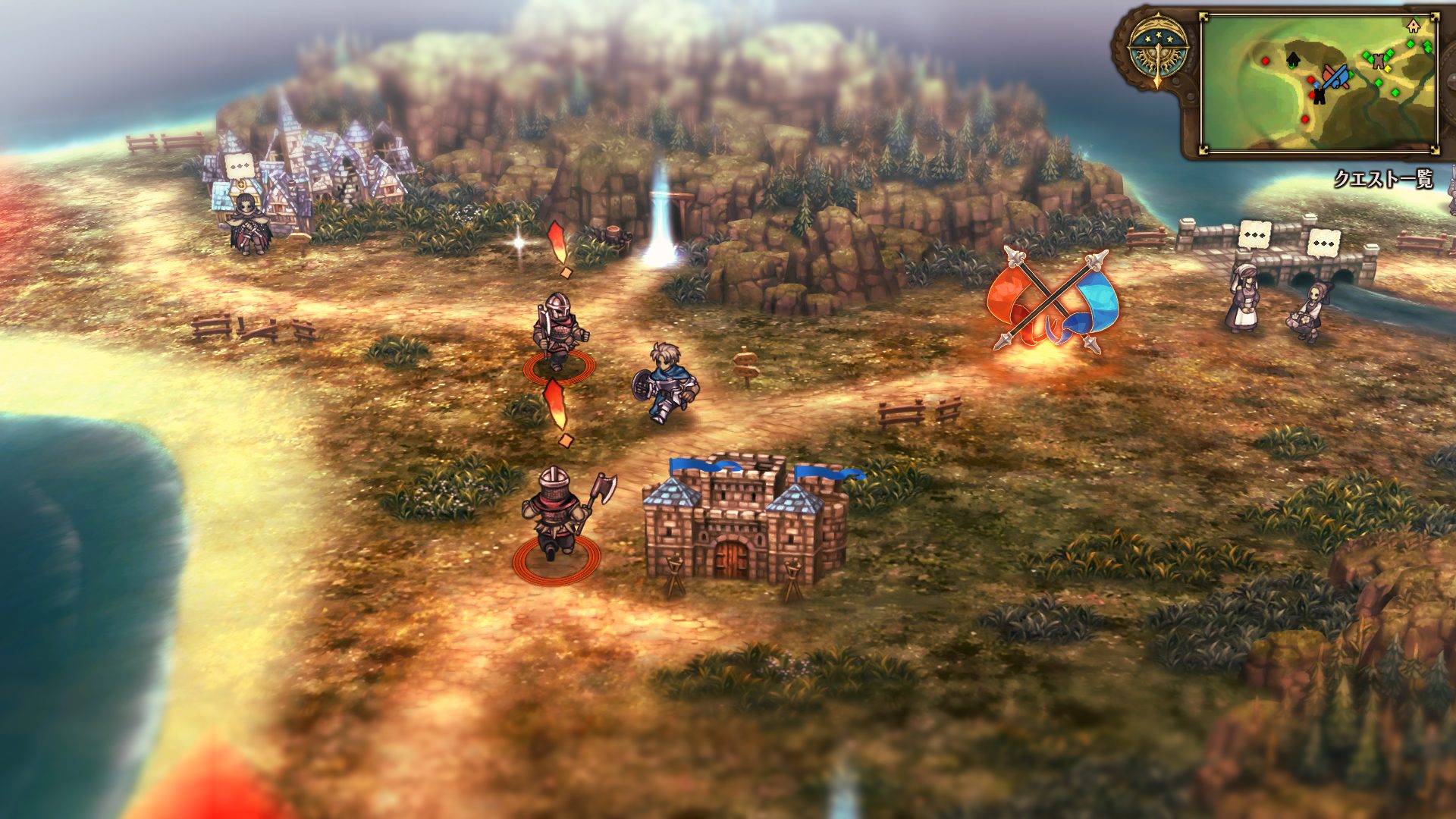This screenshot has width=1456, height=819.
Task: Open the クエスト一覧 quest list
Action: [1383, 179]
